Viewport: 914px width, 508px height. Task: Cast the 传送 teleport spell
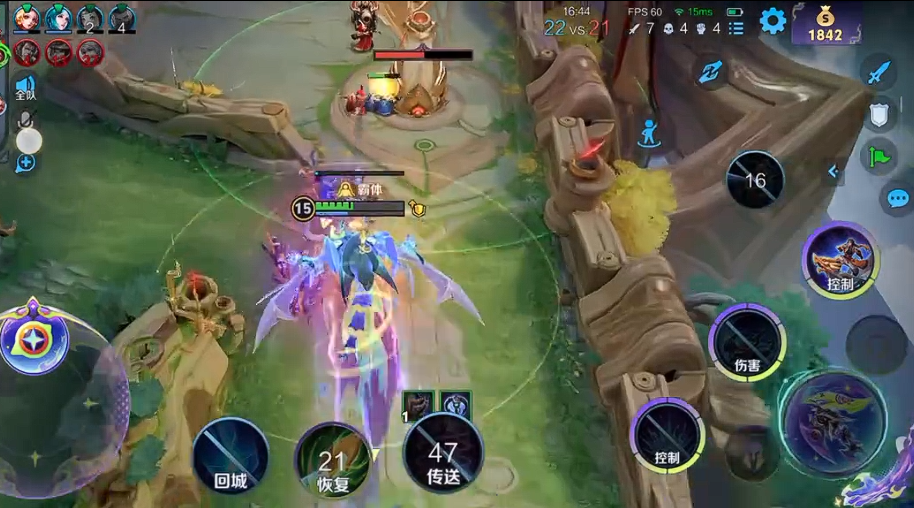point(443,454)
